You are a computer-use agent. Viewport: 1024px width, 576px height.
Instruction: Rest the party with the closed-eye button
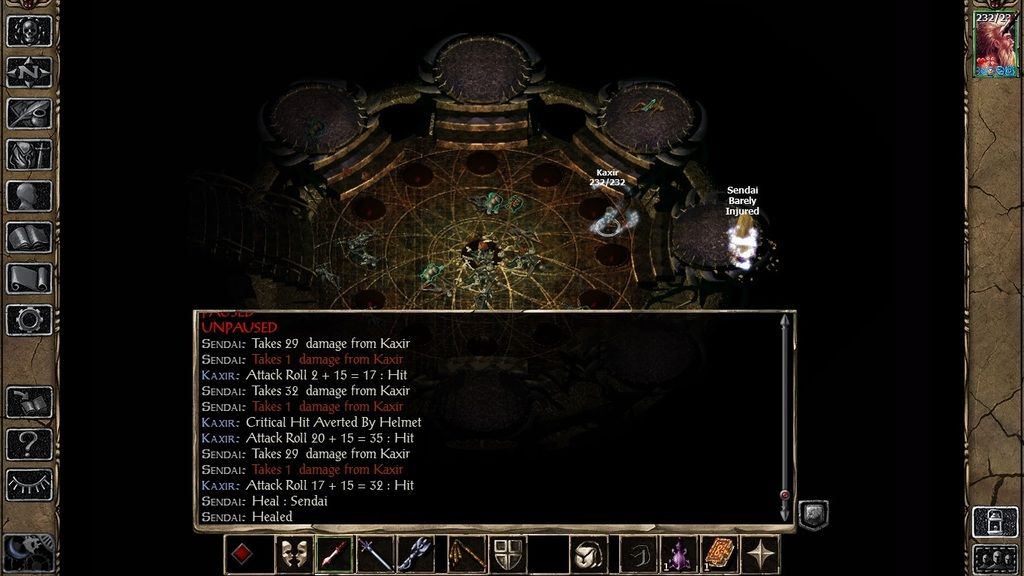pos(29,484)
